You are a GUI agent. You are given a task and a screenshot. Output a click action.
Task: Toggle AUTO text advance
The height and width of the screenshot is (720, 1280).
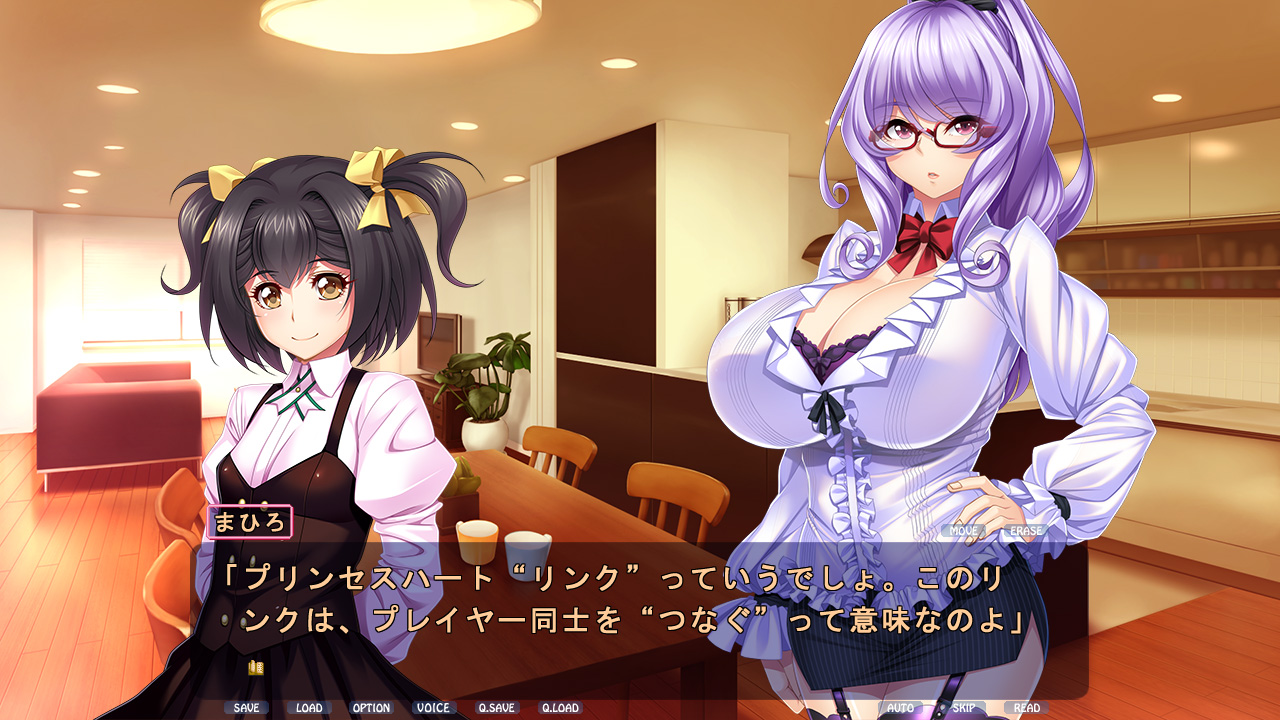(x=901, y=708)
